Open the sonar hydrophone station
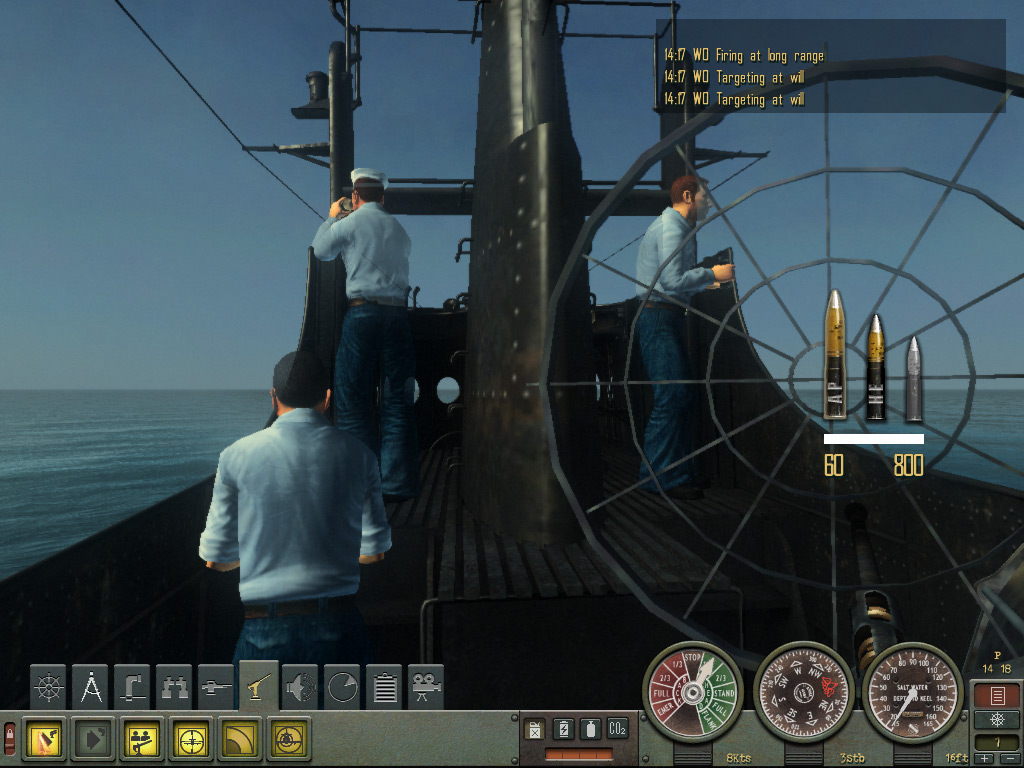1024x768 pixels. (x=301, y=687)
